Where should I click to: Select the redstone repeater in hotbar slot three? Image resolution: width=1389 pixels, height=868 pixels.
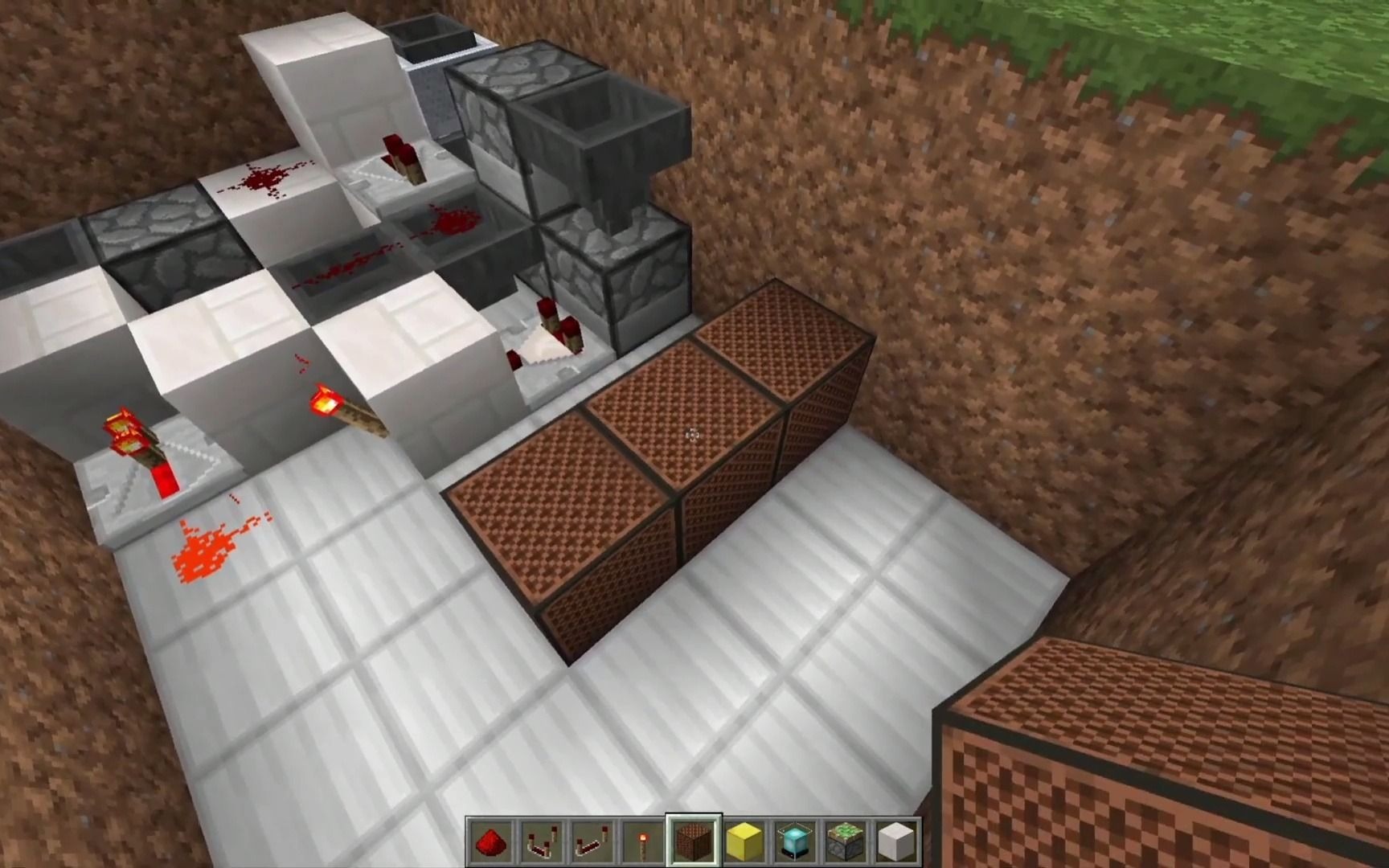(592, 844)
